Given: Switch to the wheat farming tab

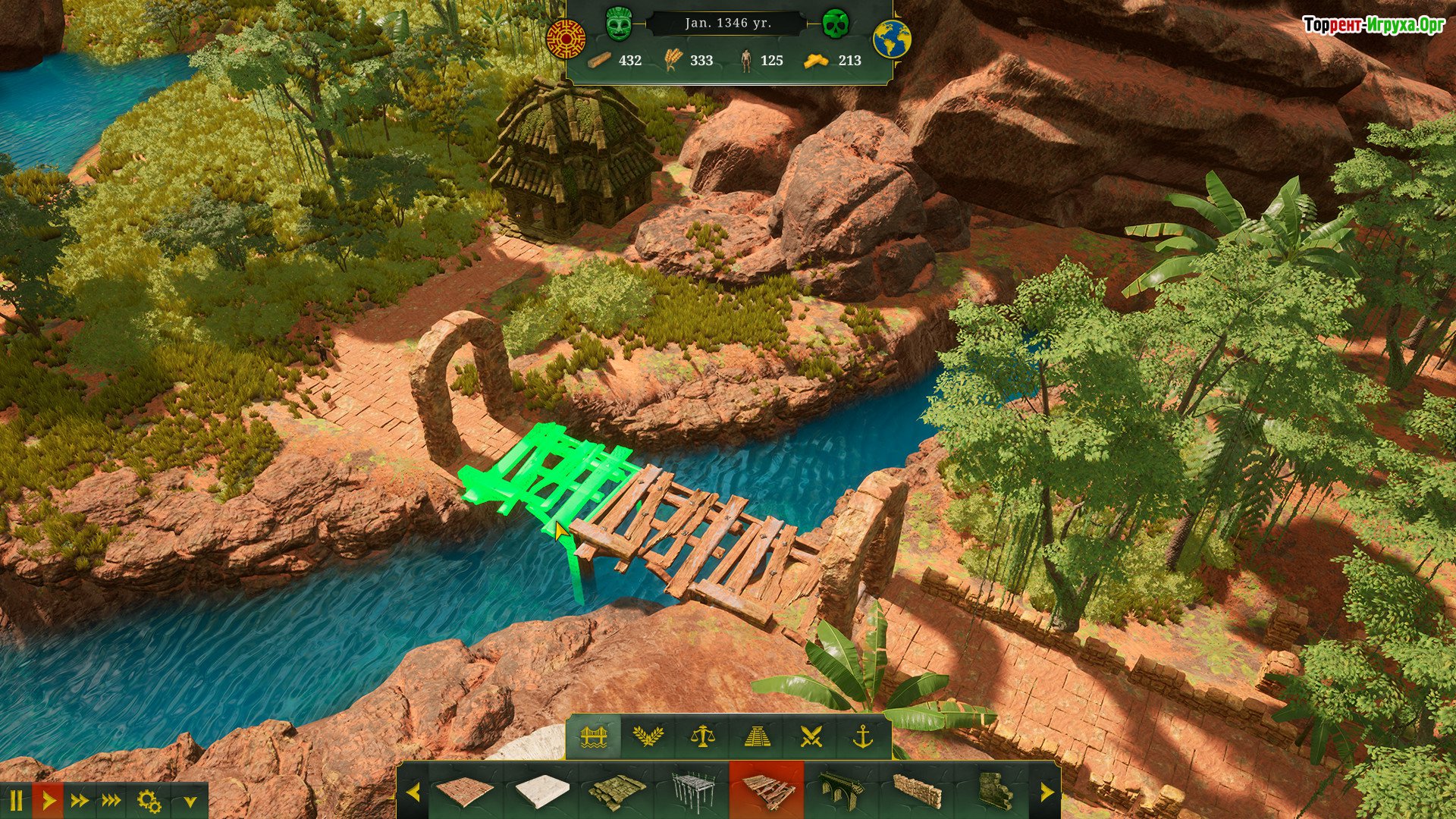Looking at the screenshot, I should point(648,736).
